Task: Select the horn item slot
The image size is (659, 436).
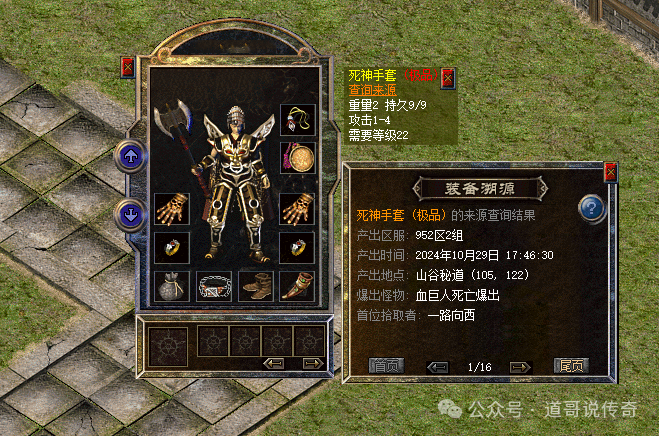Action: 297,286
